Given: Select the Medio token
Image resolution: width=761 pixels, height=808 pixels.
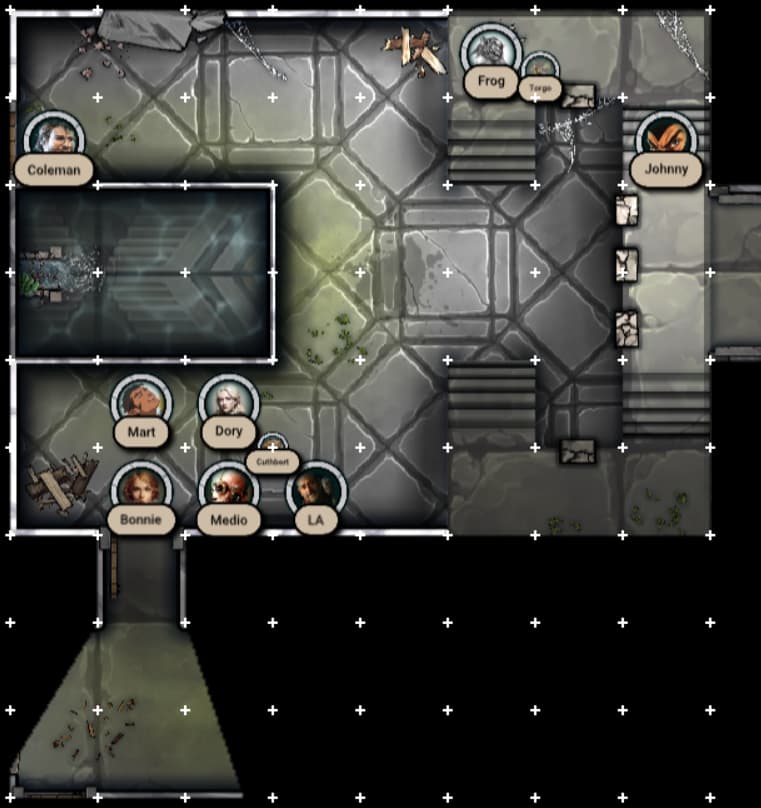Looking at the screenshot, I should point(229,491).
